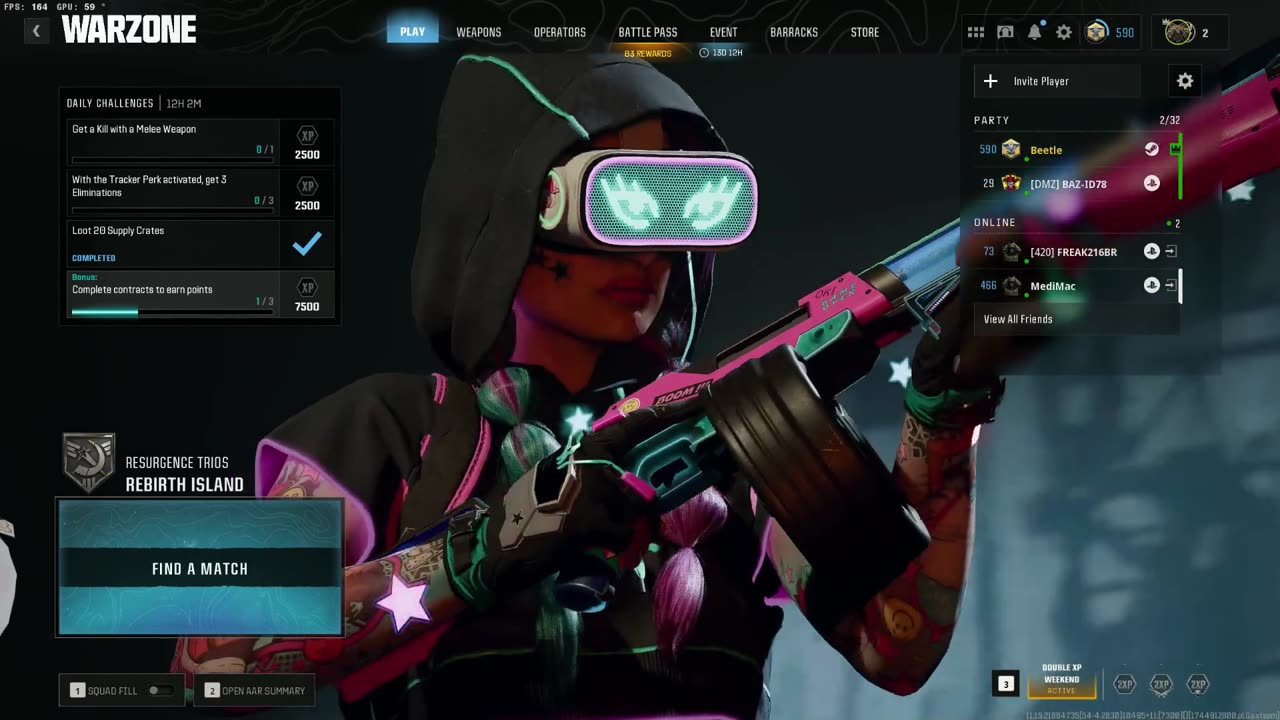Go to the Store tab

click(864, 32)
